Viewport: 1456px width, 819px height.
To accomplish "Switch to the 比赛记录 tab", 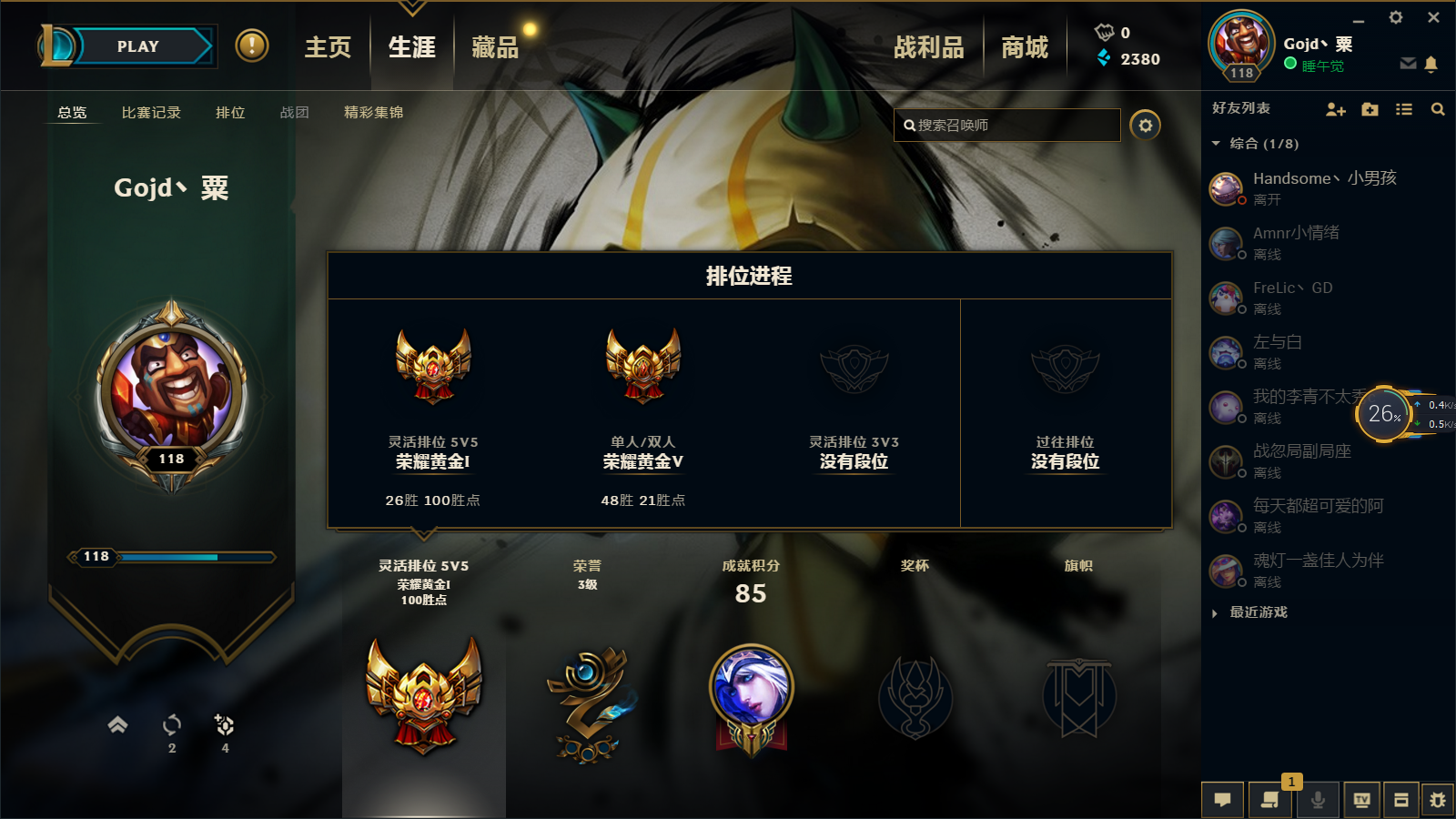I will pos(150,113).
